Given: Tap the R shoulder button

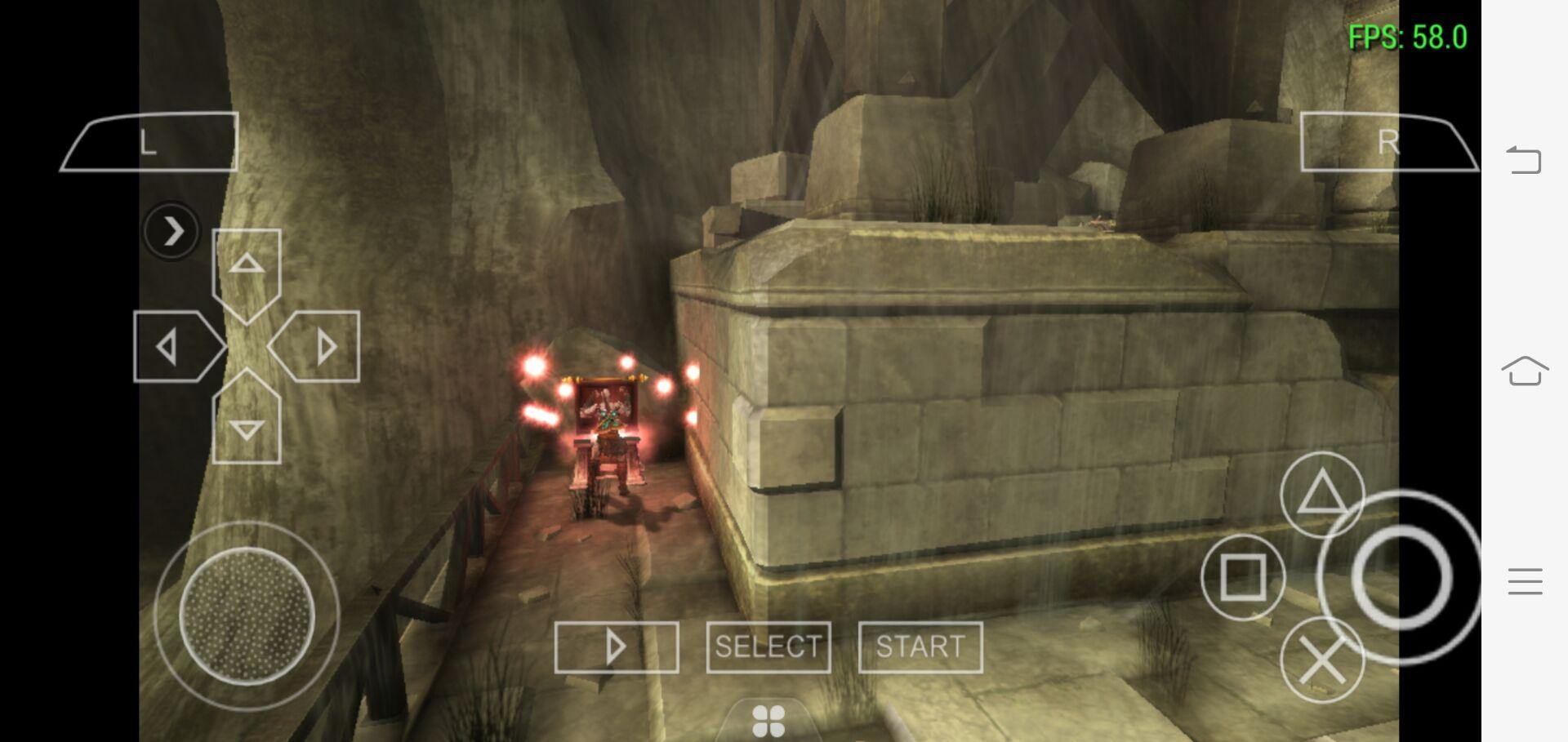Looking at the screenshot, I should tap(1388, 143).
